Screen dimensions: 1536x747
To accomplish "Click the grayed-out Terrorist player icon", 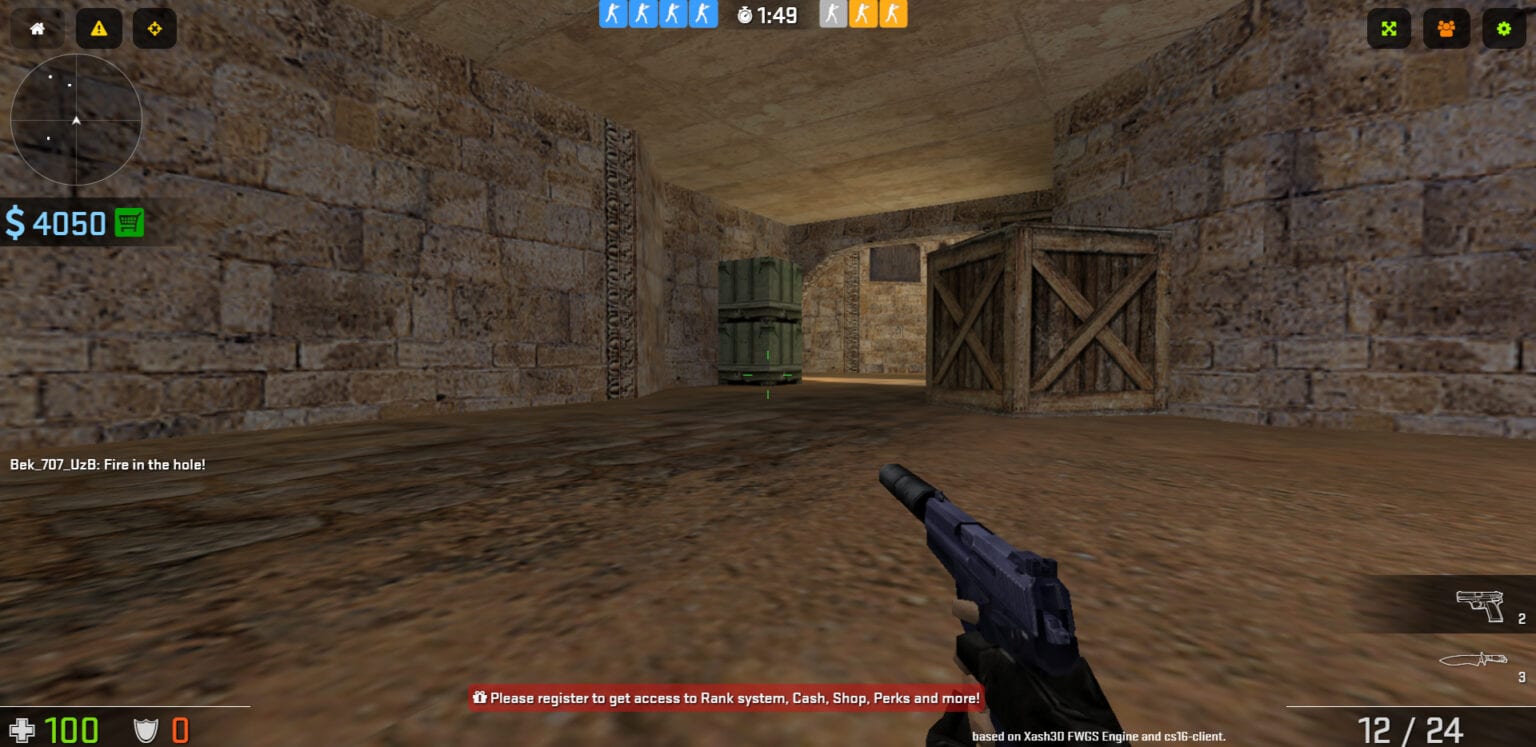I will click(x=831, y=14).
